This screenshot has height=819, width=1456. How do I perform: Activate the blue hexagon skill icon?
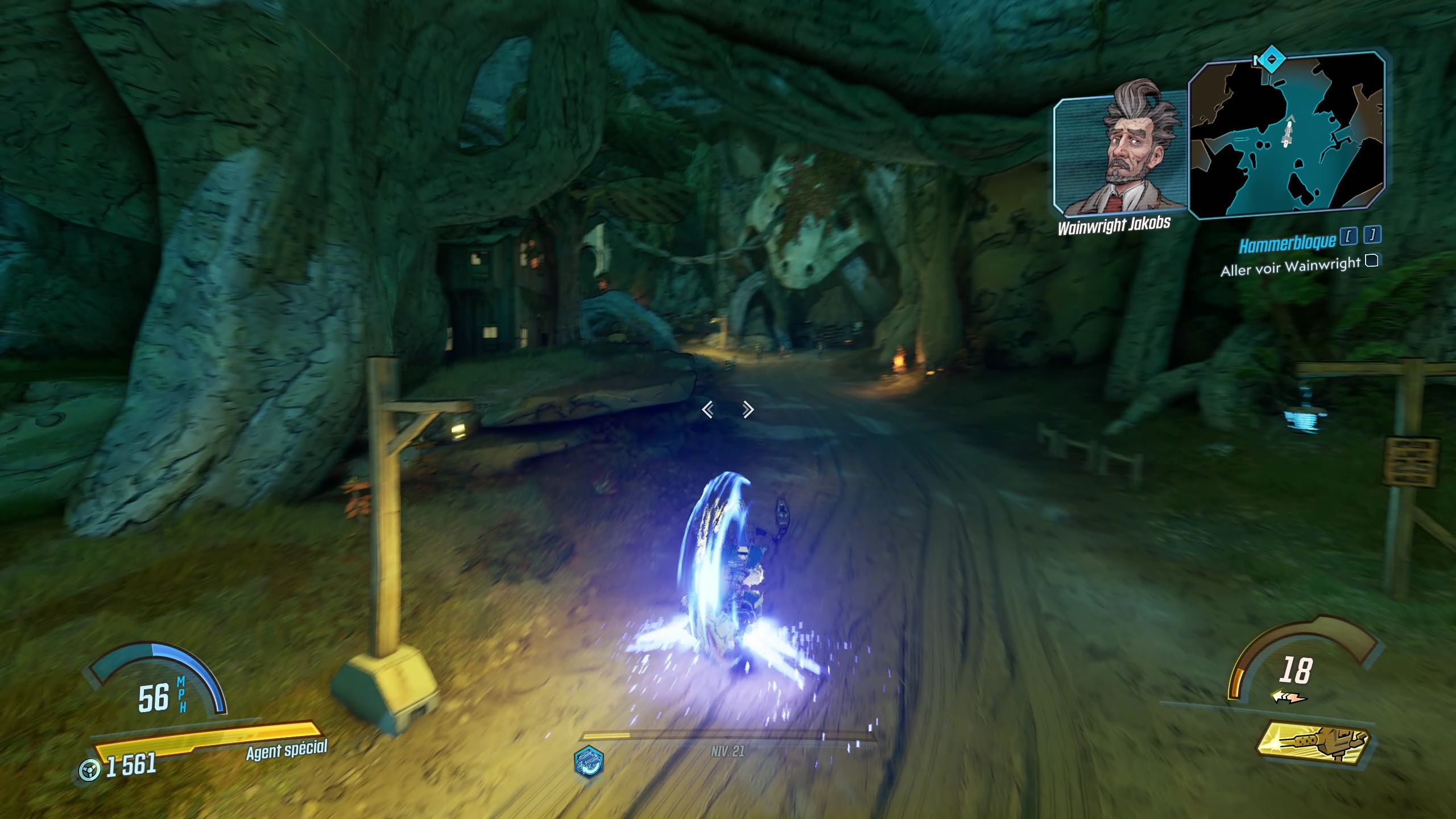pyautogui.click(x=589, y=761)
